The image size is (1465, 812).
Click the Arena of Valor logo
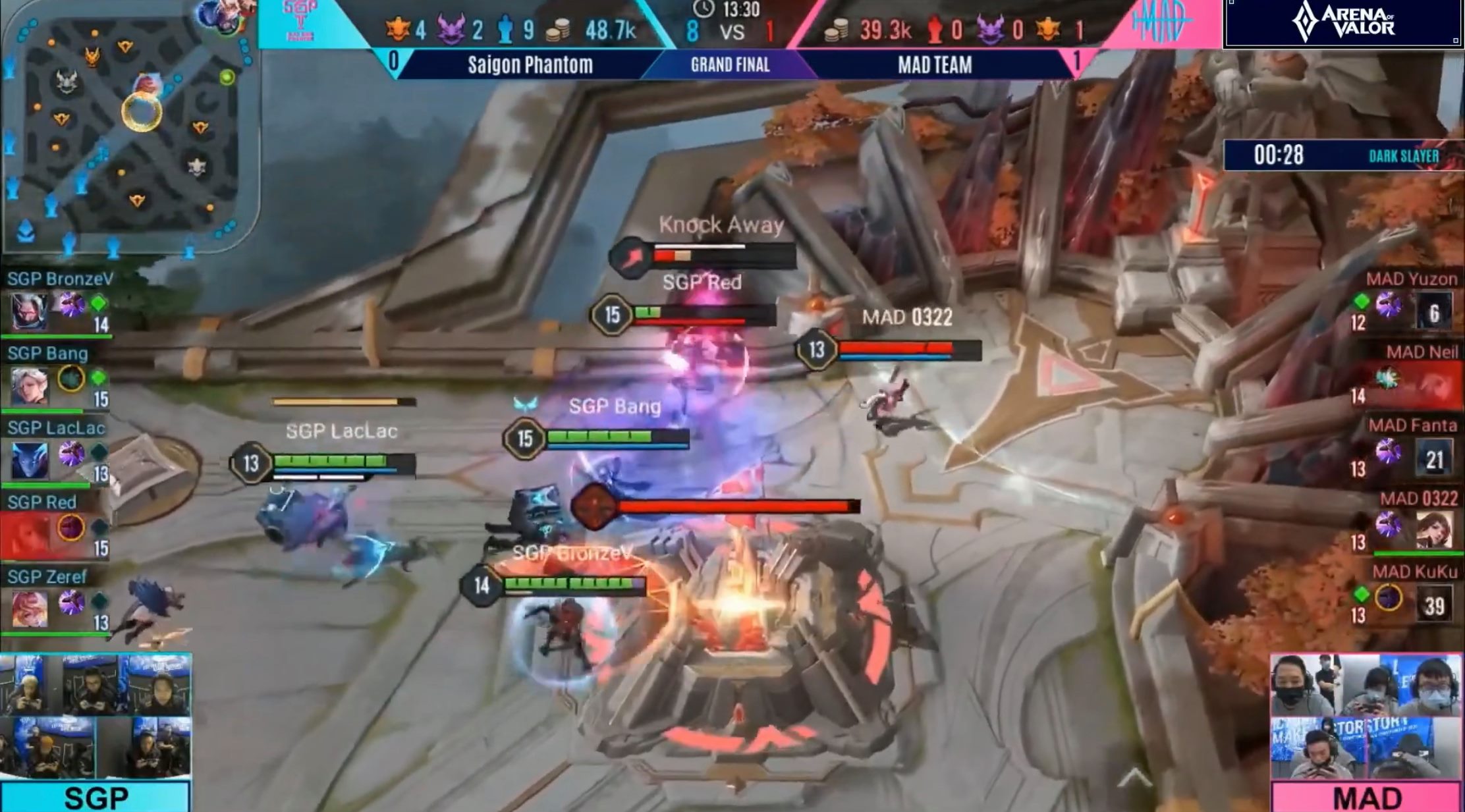(x=1342, y=24)
